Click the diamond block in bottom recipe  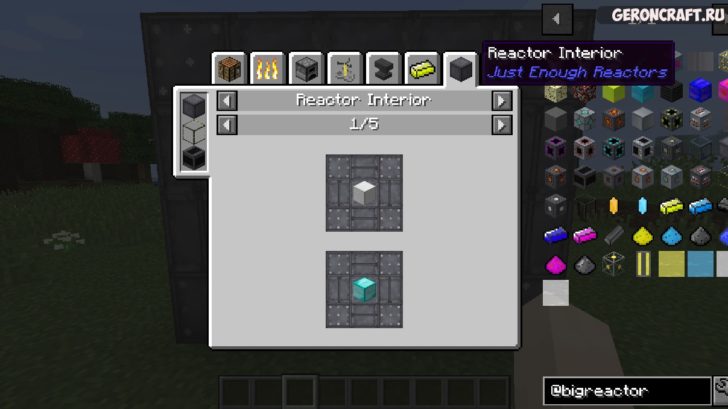tap(364, 288)
